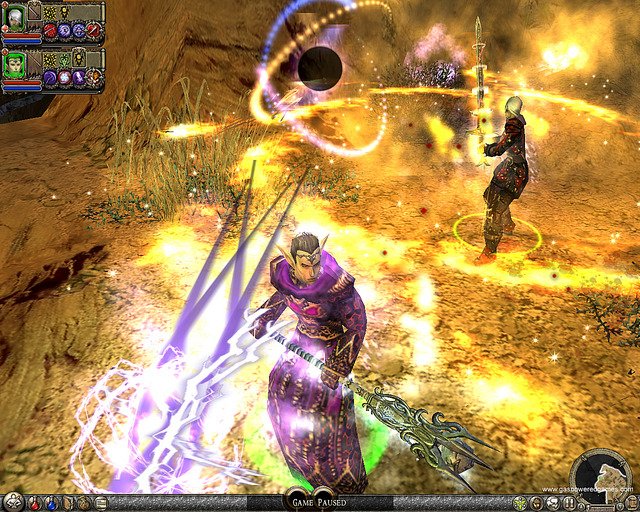Activate the elf's purple crescent spell icon

(x=49, y=77)
